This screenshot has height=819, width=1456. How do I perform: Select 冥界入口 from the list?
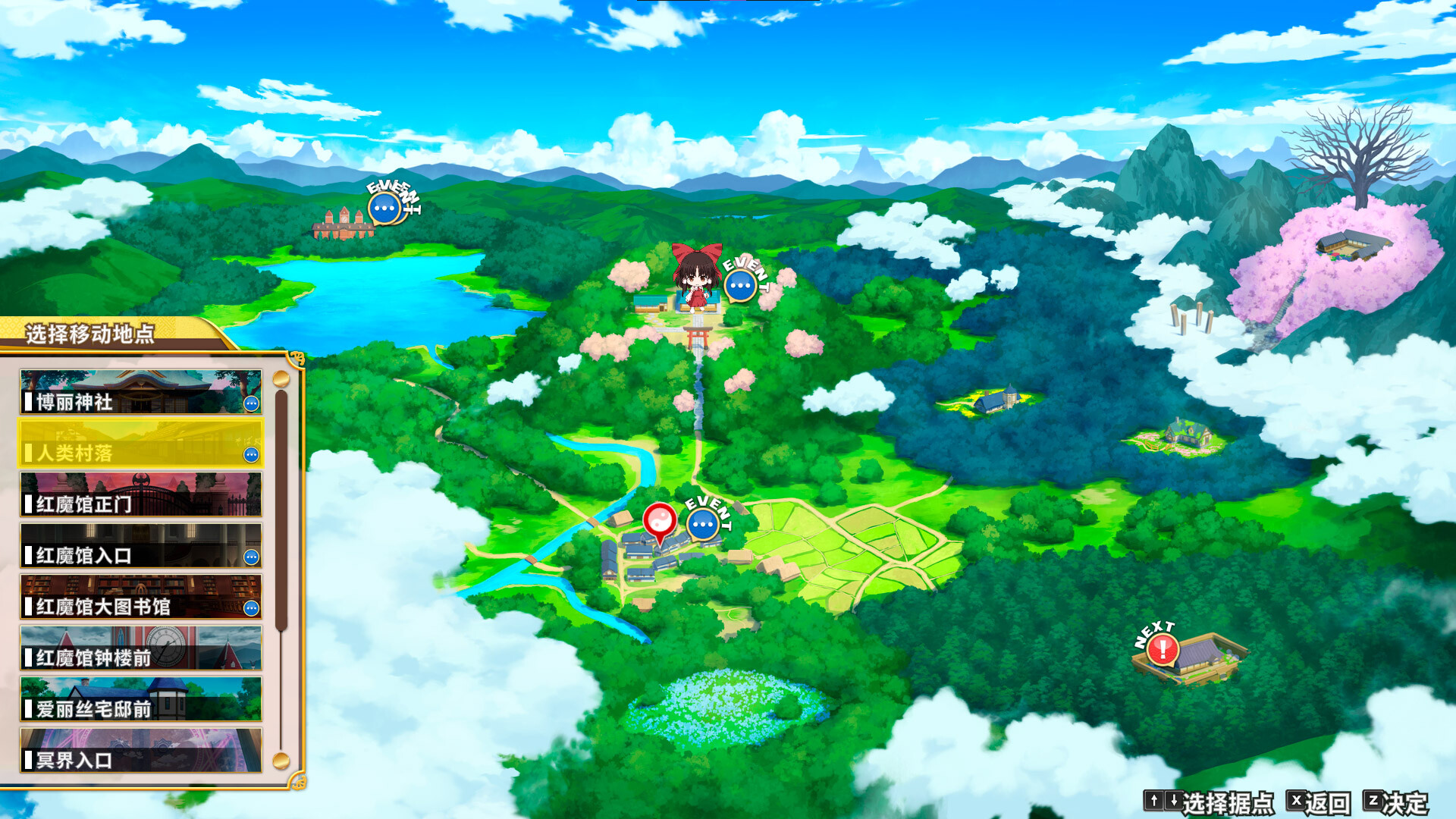[x=141, y=751]
